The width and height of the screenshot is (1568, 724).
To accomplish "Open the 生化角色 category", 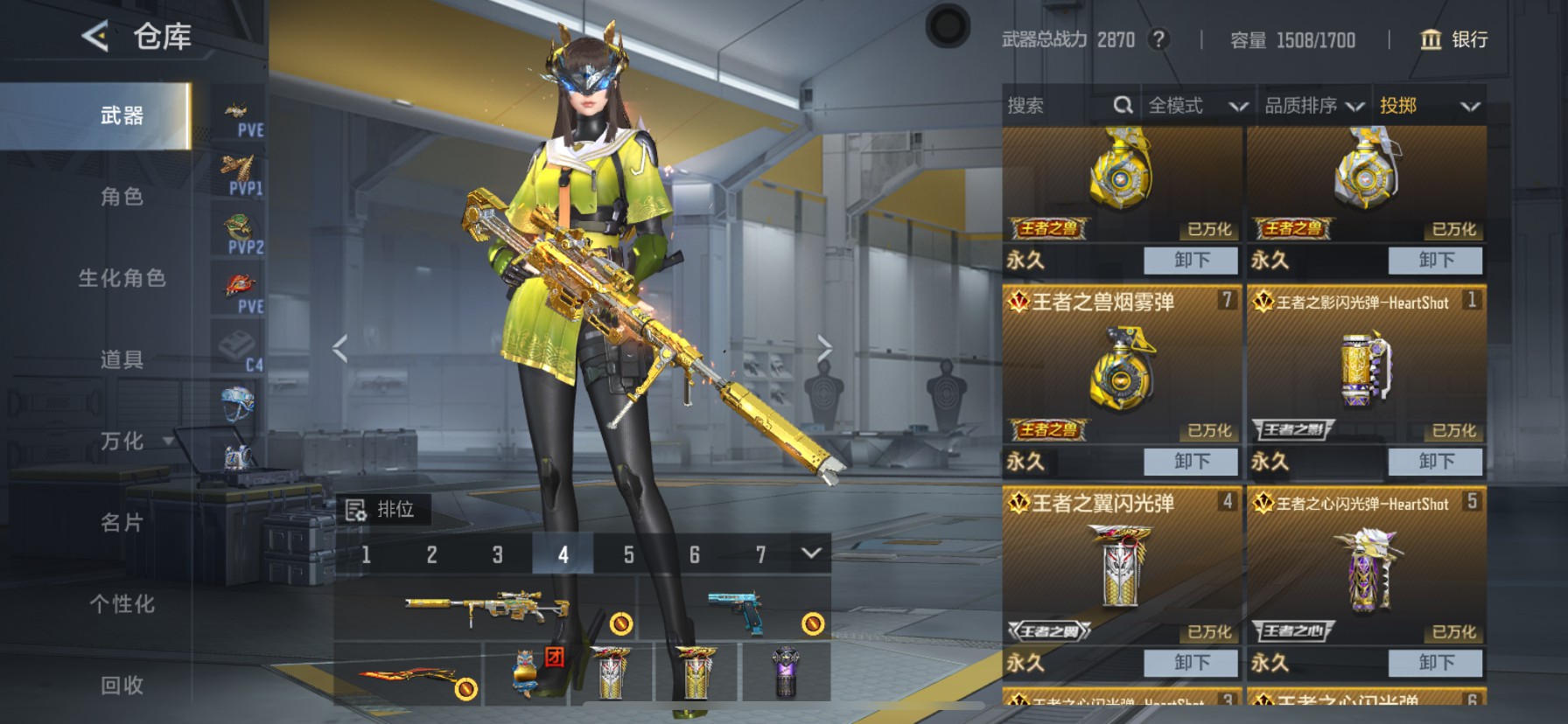I will click(122, 278).
